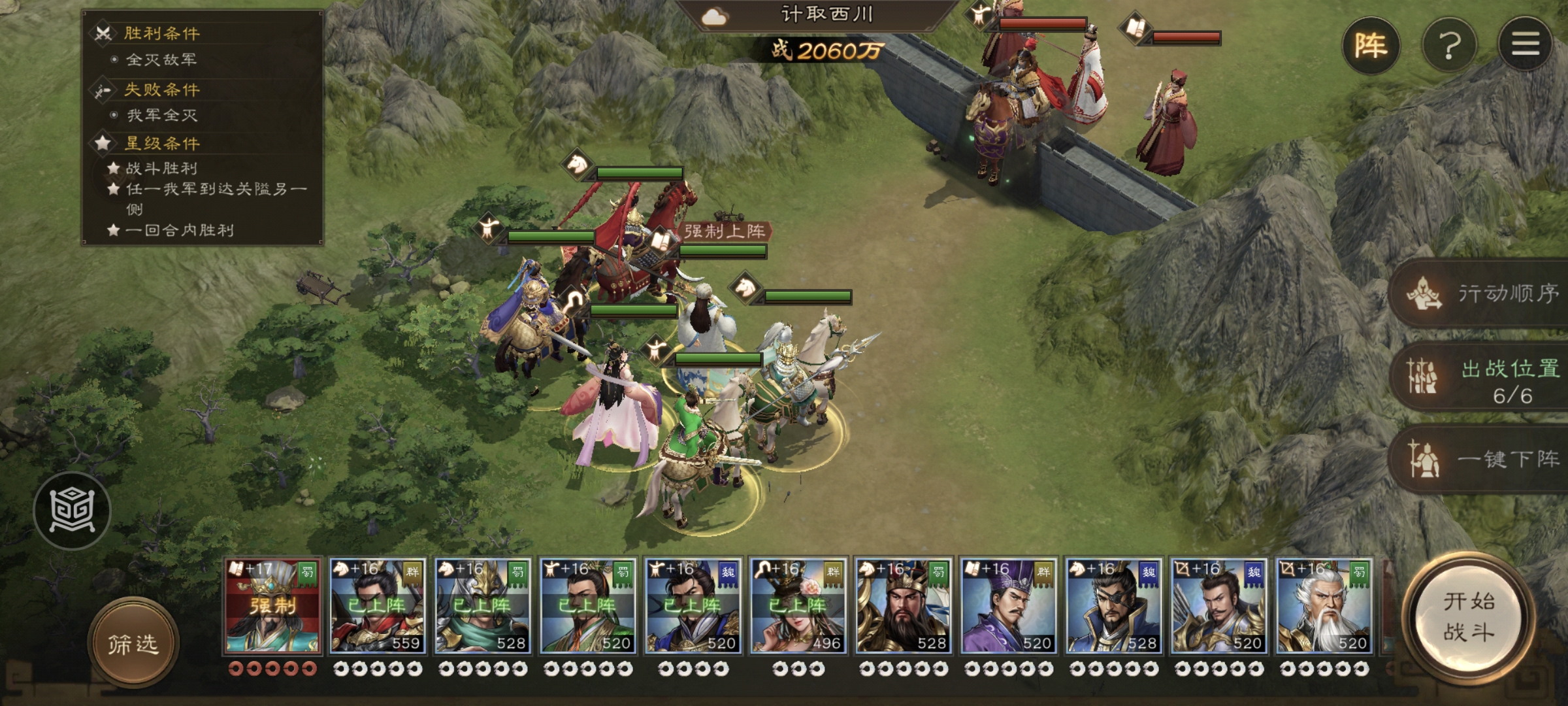Image resolution: width=1568 pixels, height=706 pixels.
Task: Choose the purple-hat strategist hero card
Action: click(x=1009, y=606)
